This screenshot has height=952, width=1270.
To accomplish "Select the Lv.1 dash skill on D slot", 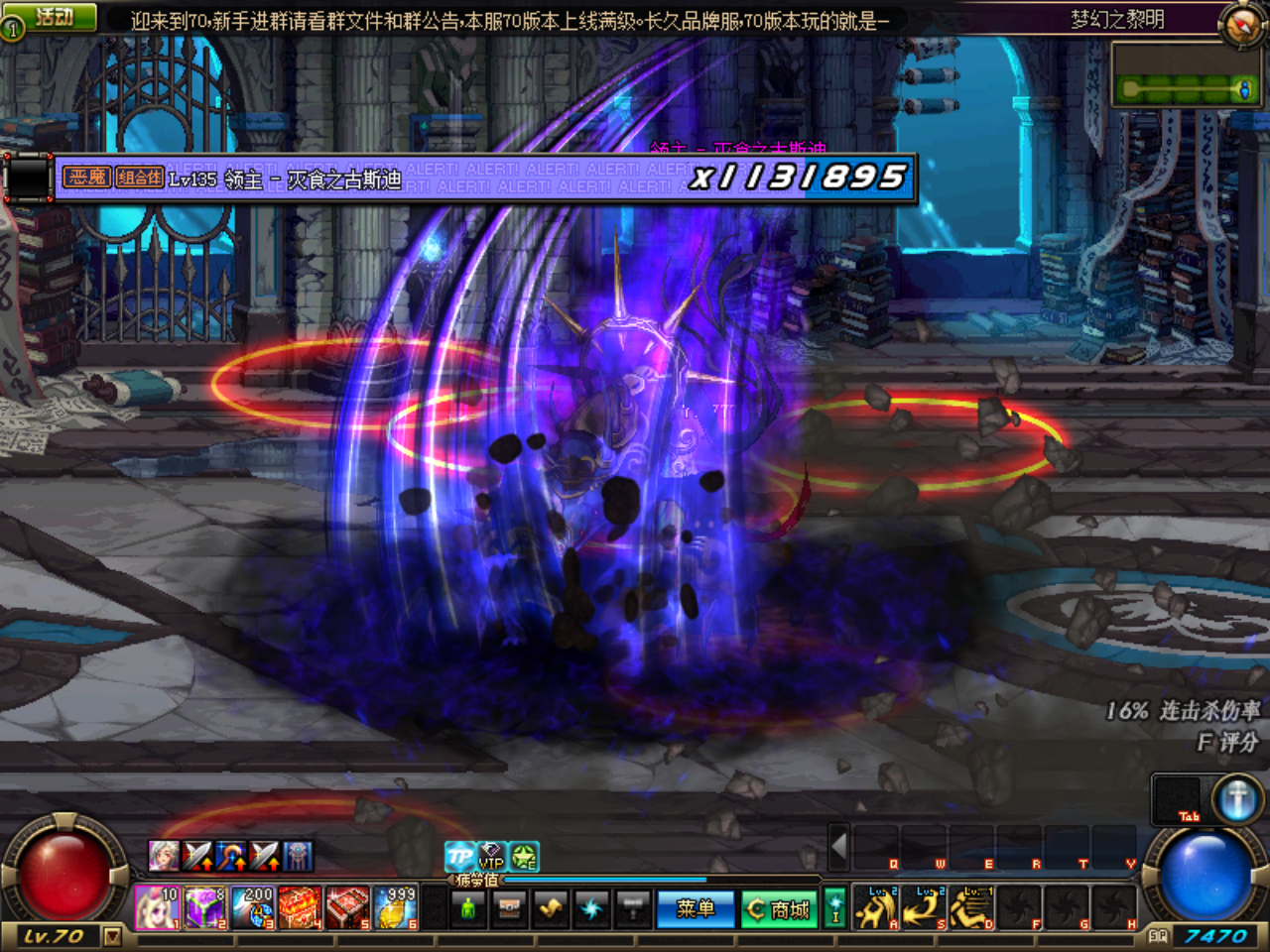I will tap(970, 908).
